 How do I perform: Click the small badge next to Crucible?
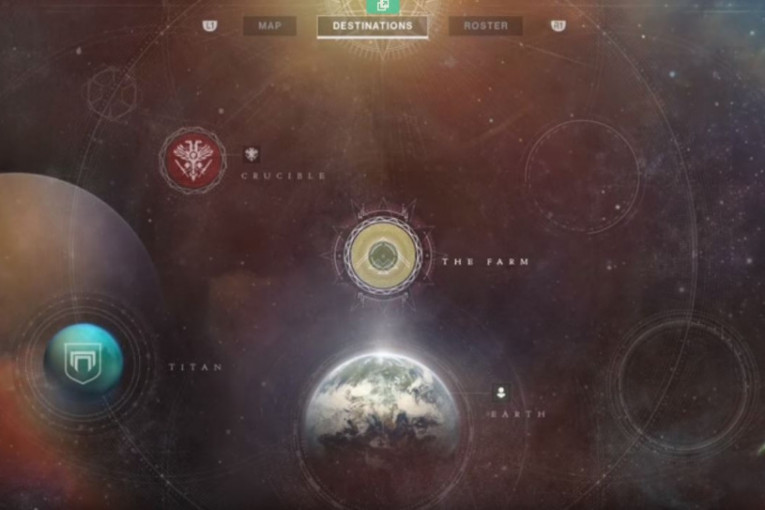point(251,153)
